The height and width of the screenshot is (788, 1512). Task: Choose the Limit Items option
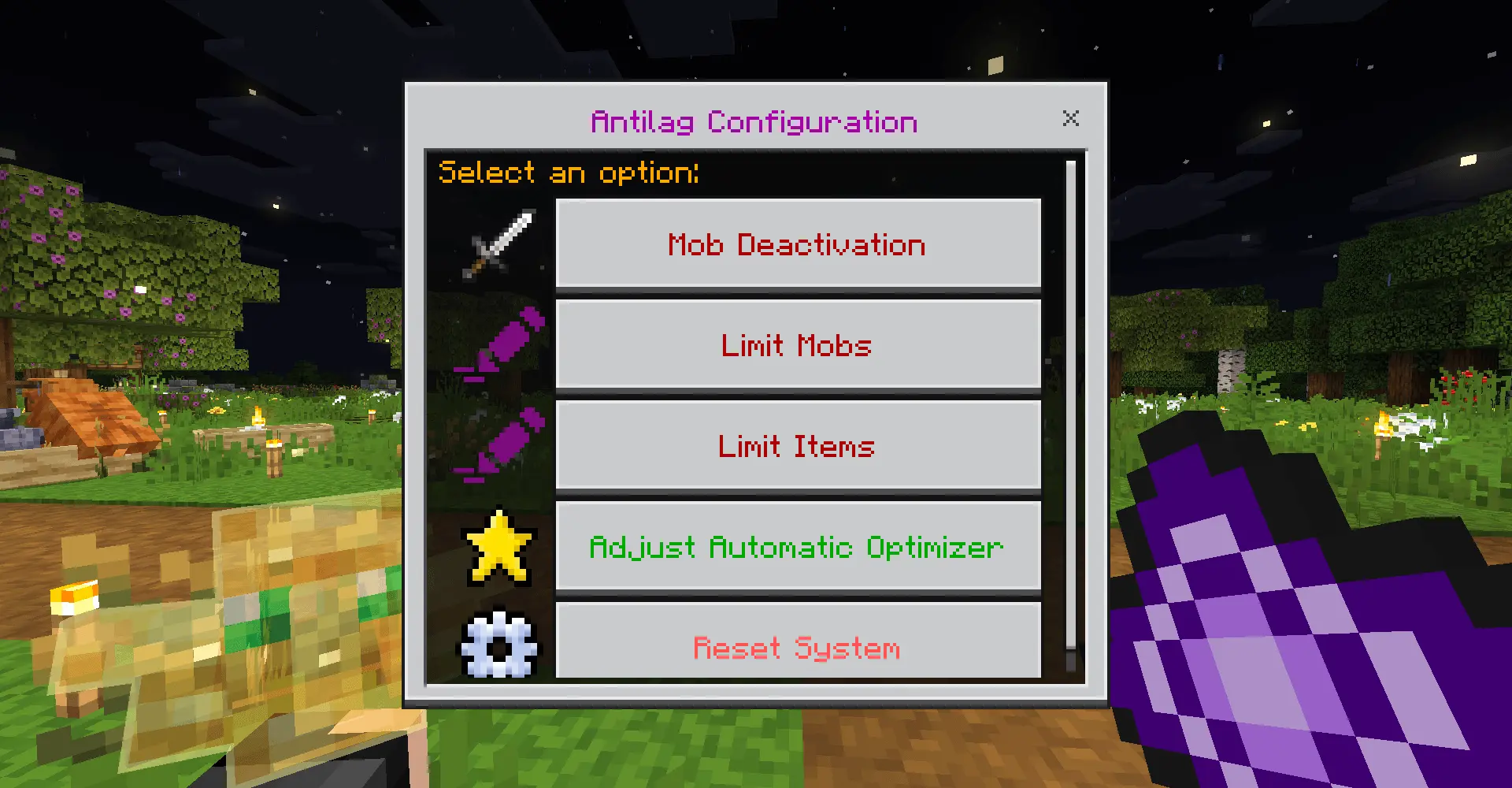pyautogui.click(x=798, y=445)
